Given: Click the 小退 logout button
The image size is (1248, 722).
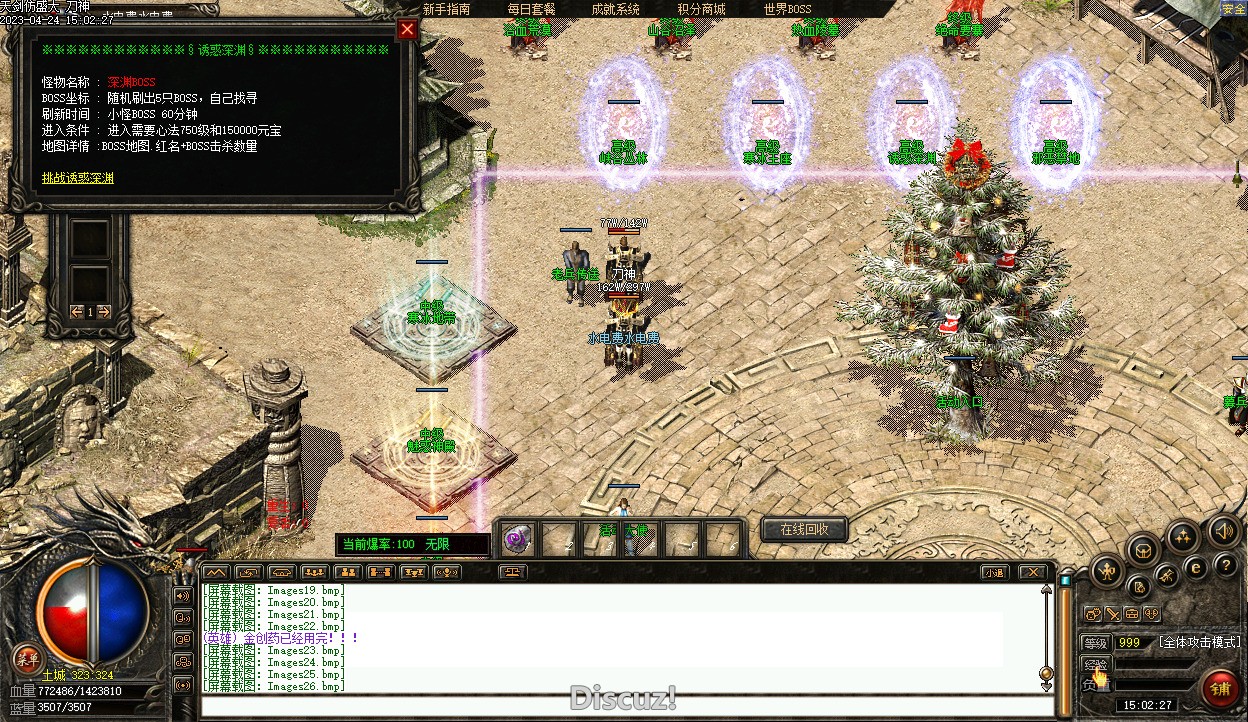Looking at the screenshot, I should 993,573.
